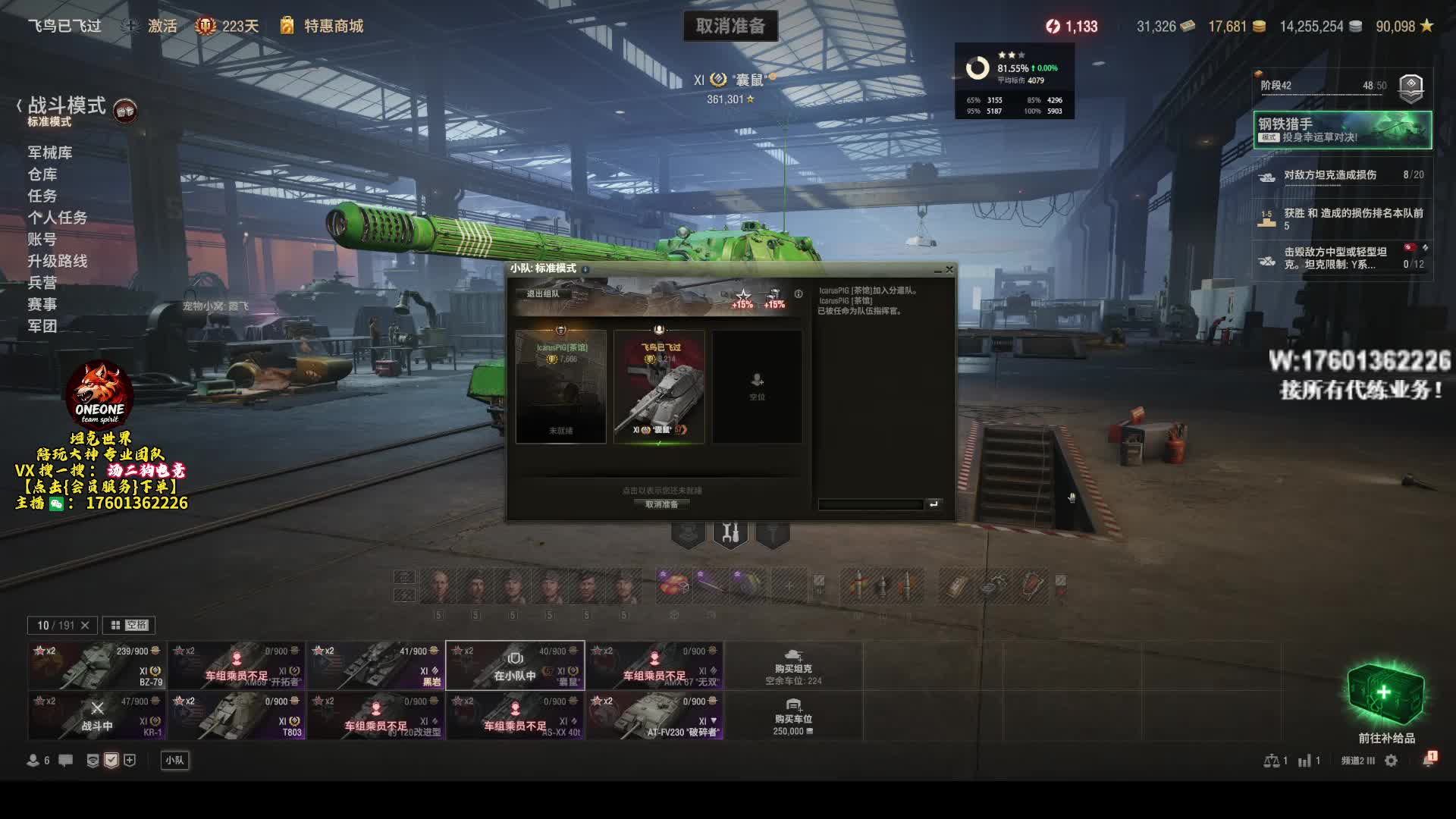This screenshot has height=819, width=1456.
Task: Click the top 取消准备 button
Action: [730, 26]
